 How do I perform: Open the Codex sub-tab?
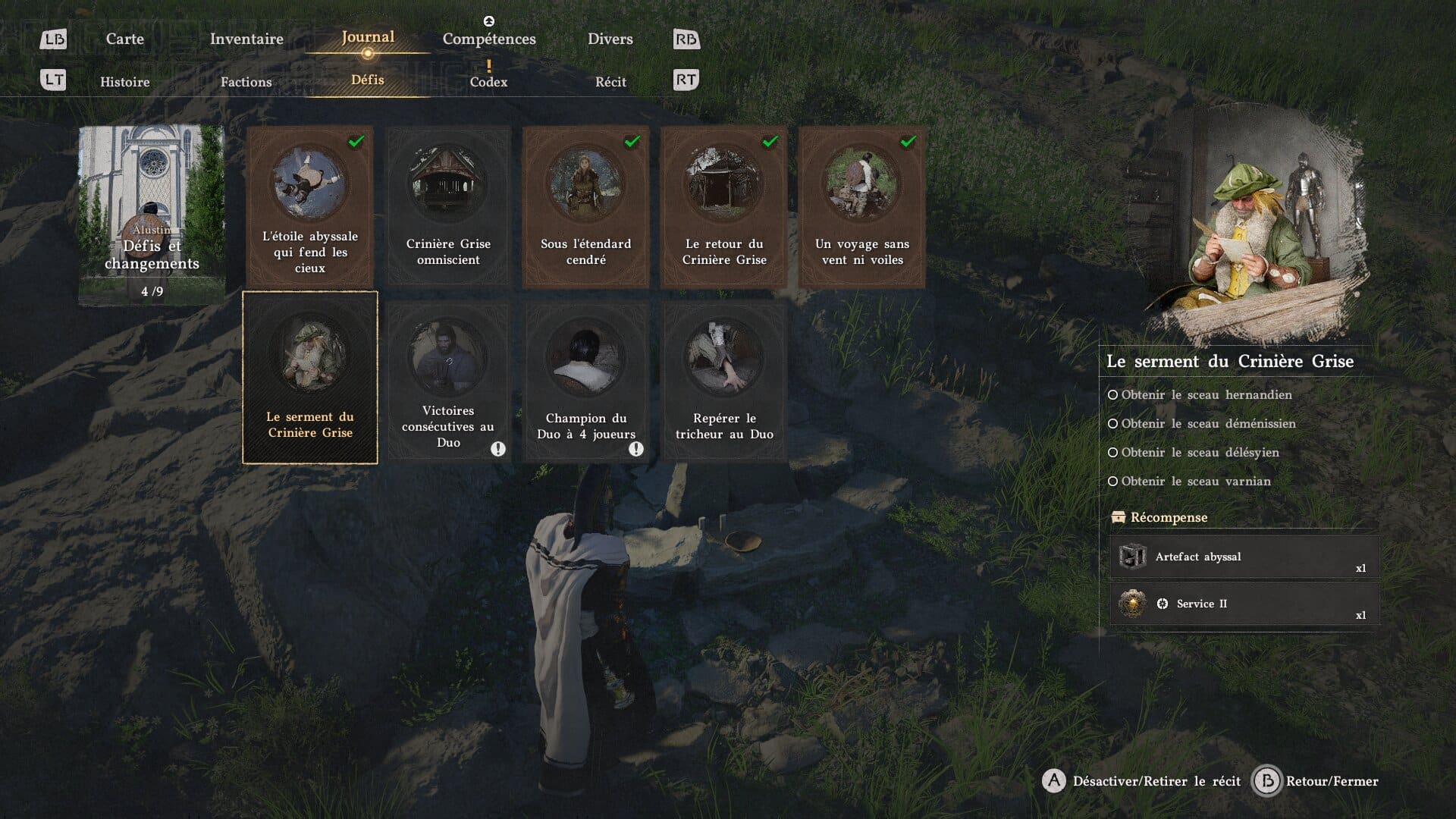click(x=488, y=82)
